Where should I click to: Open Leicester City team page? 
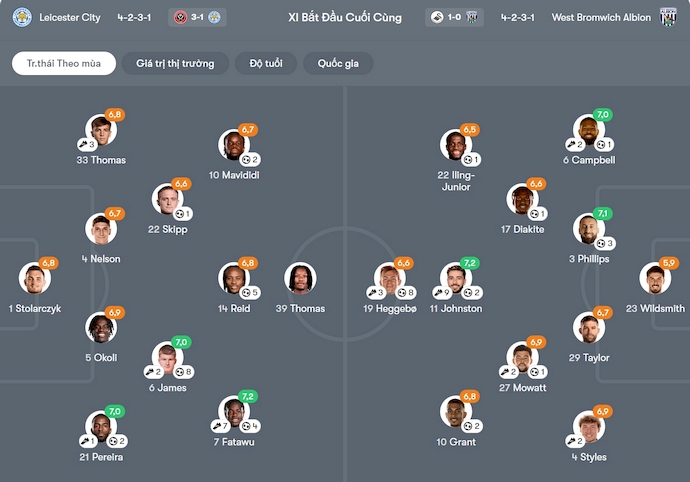[x=69, y=17]
